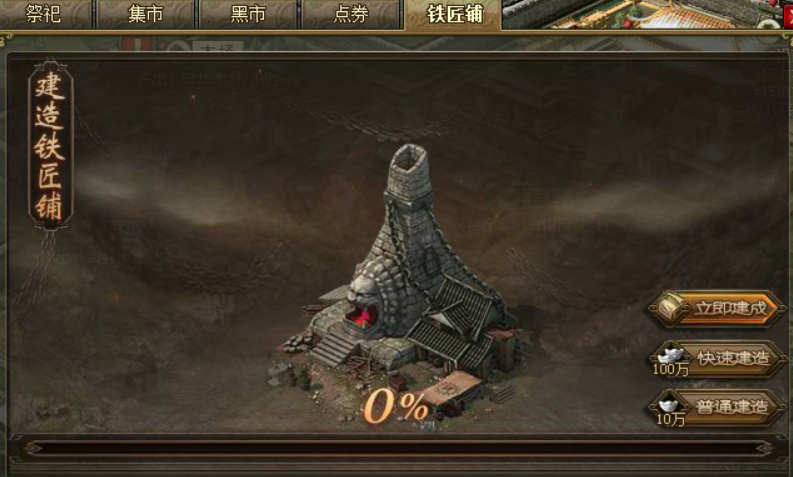The width and height of the screenshot is (793, 477).
Task: Close the window with the red X
Action: 786,14
